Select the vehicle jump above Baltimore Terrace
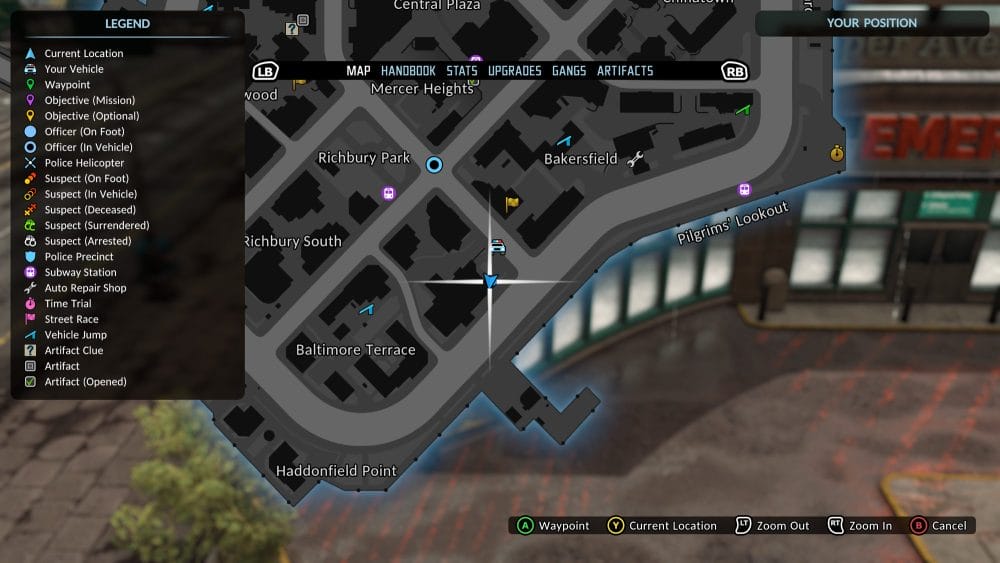The width and height of the screenshot is (1000, 563). point(366,310)
